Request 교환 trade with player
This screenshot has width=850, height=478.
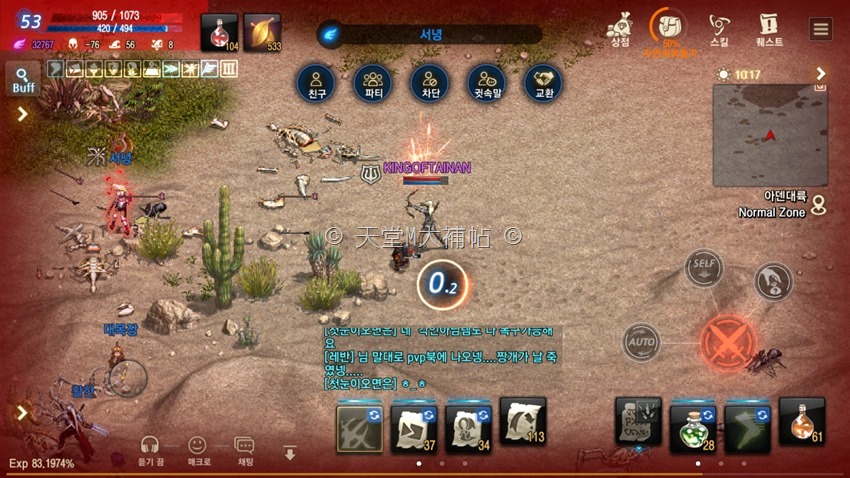(x=543, y=82)
